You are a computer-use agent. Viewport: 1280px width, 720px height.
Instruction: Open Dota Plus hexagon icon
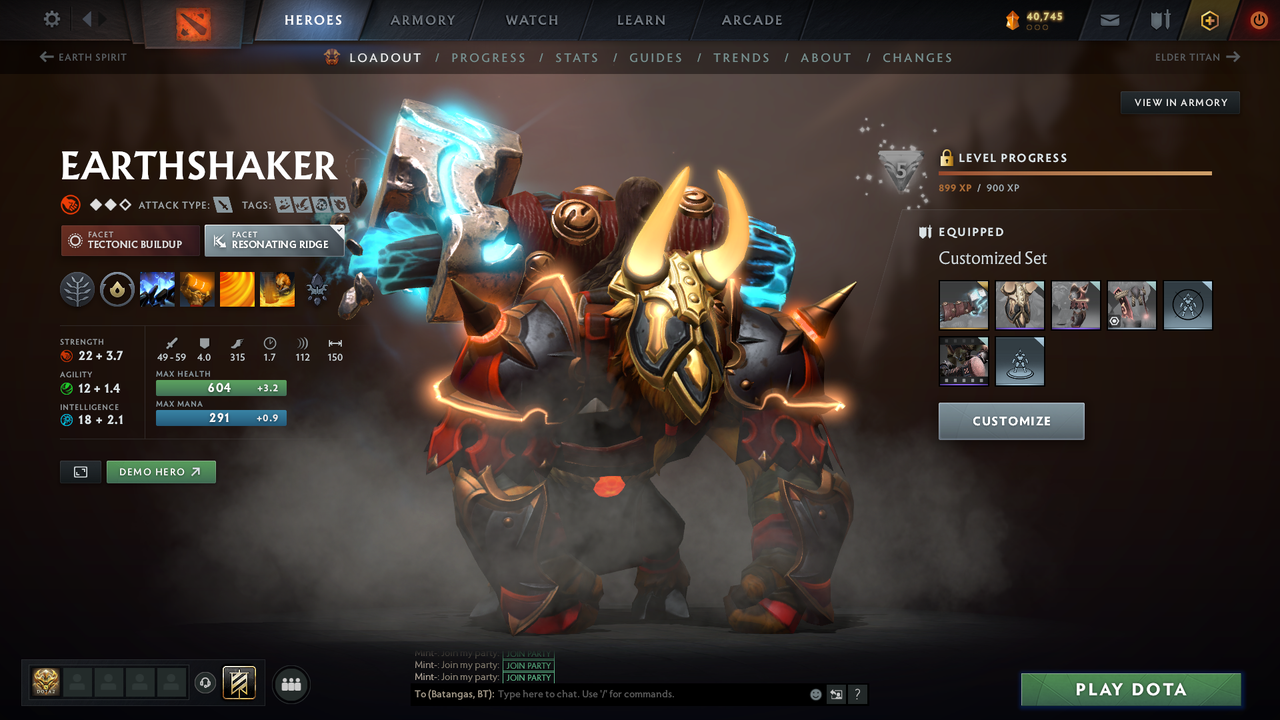tap(1209, 19)
